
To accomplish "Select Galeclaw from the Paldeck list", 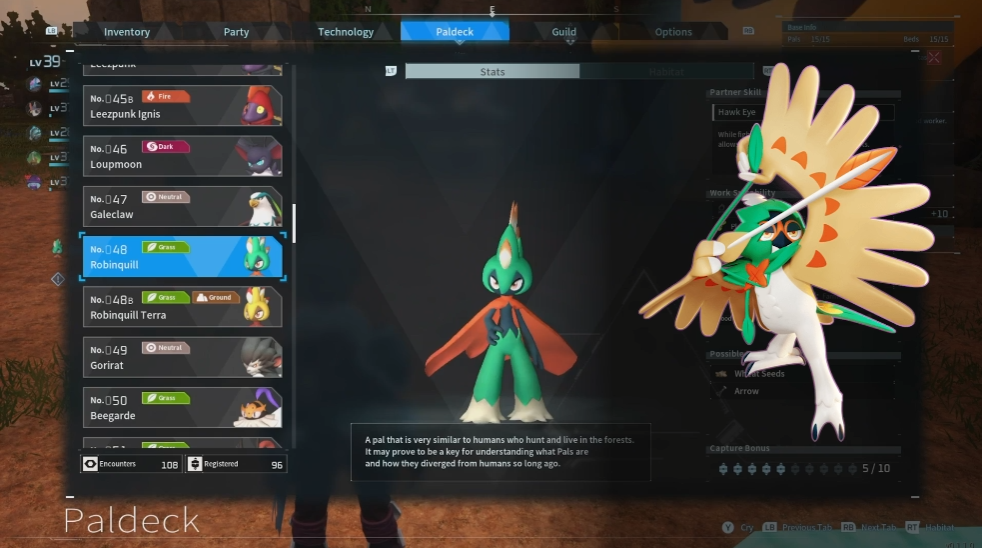I will 181,206.
